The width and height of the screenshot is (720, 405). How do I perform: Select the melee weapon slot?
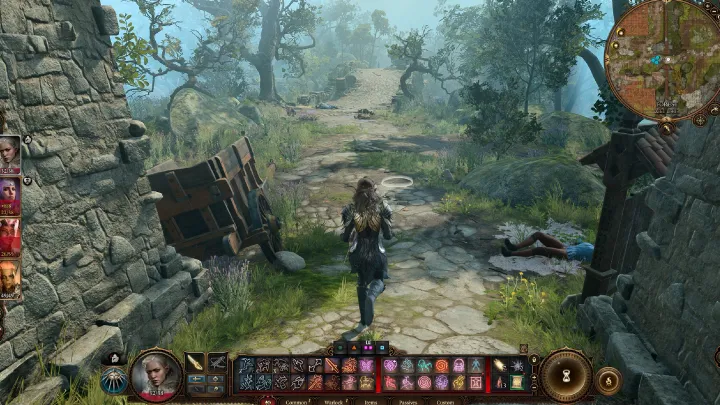195,362
